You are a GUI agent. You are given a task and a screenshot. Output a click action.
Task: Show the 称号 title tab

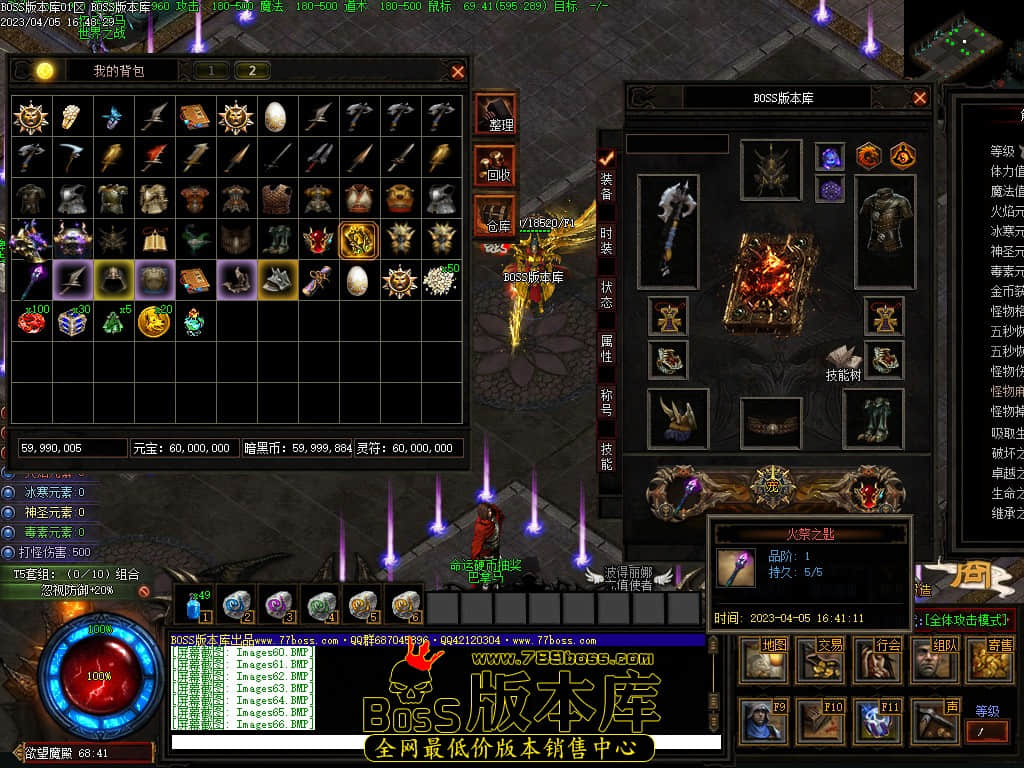pyautogui.click(x=606, y=402)
